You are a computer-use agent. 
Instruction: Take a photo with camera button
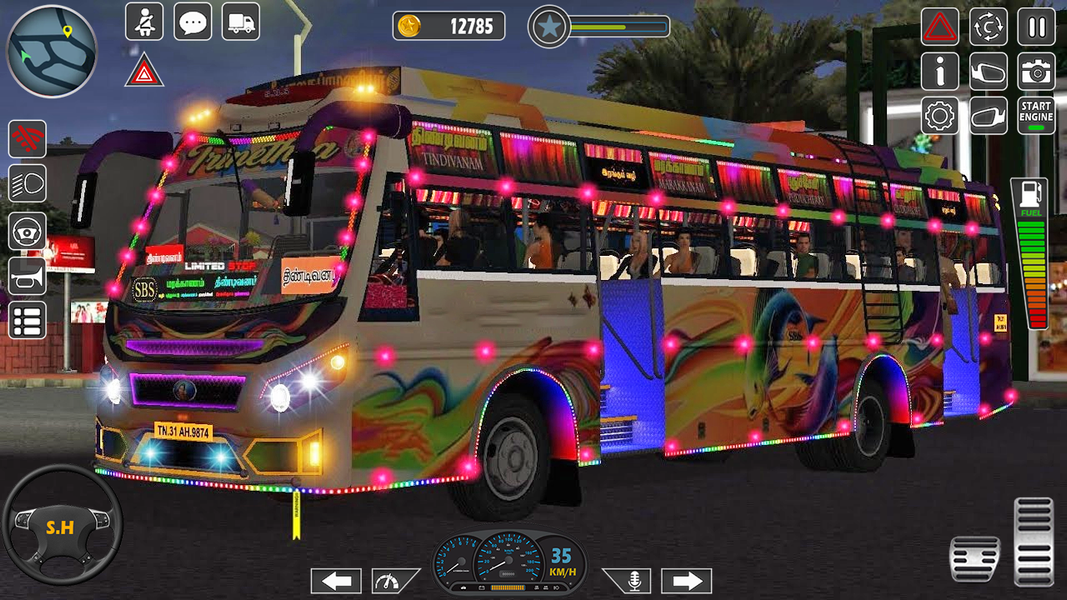[1036, 71]
